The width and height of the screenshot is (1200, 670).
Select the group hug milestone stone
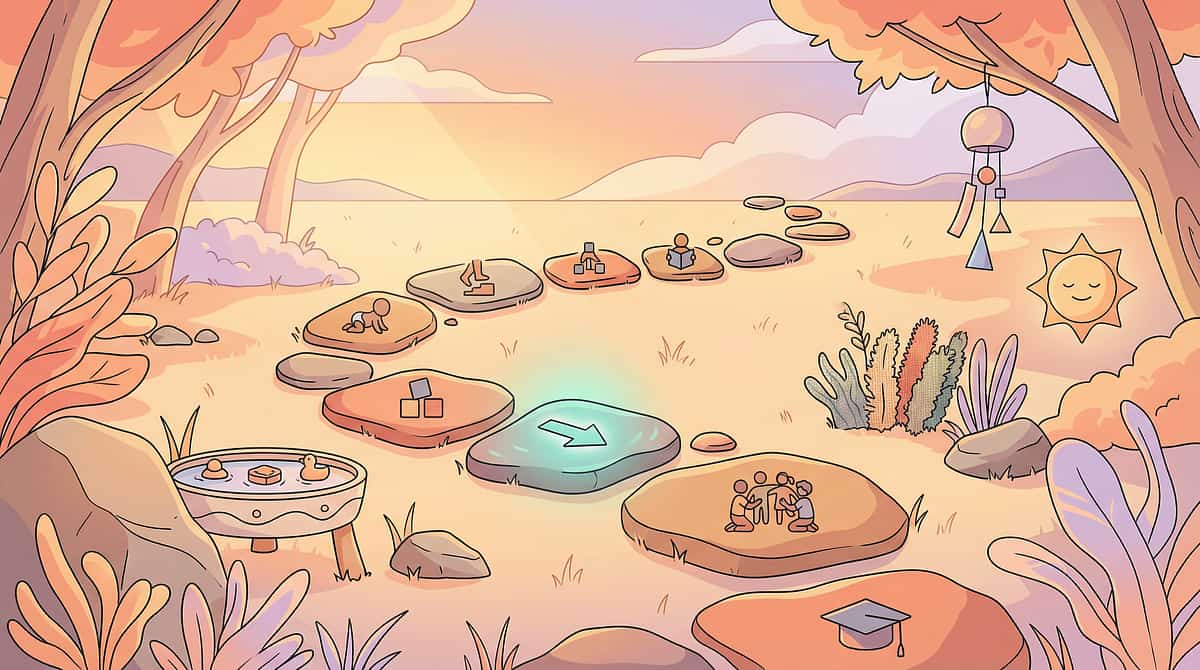click(765, 508)
